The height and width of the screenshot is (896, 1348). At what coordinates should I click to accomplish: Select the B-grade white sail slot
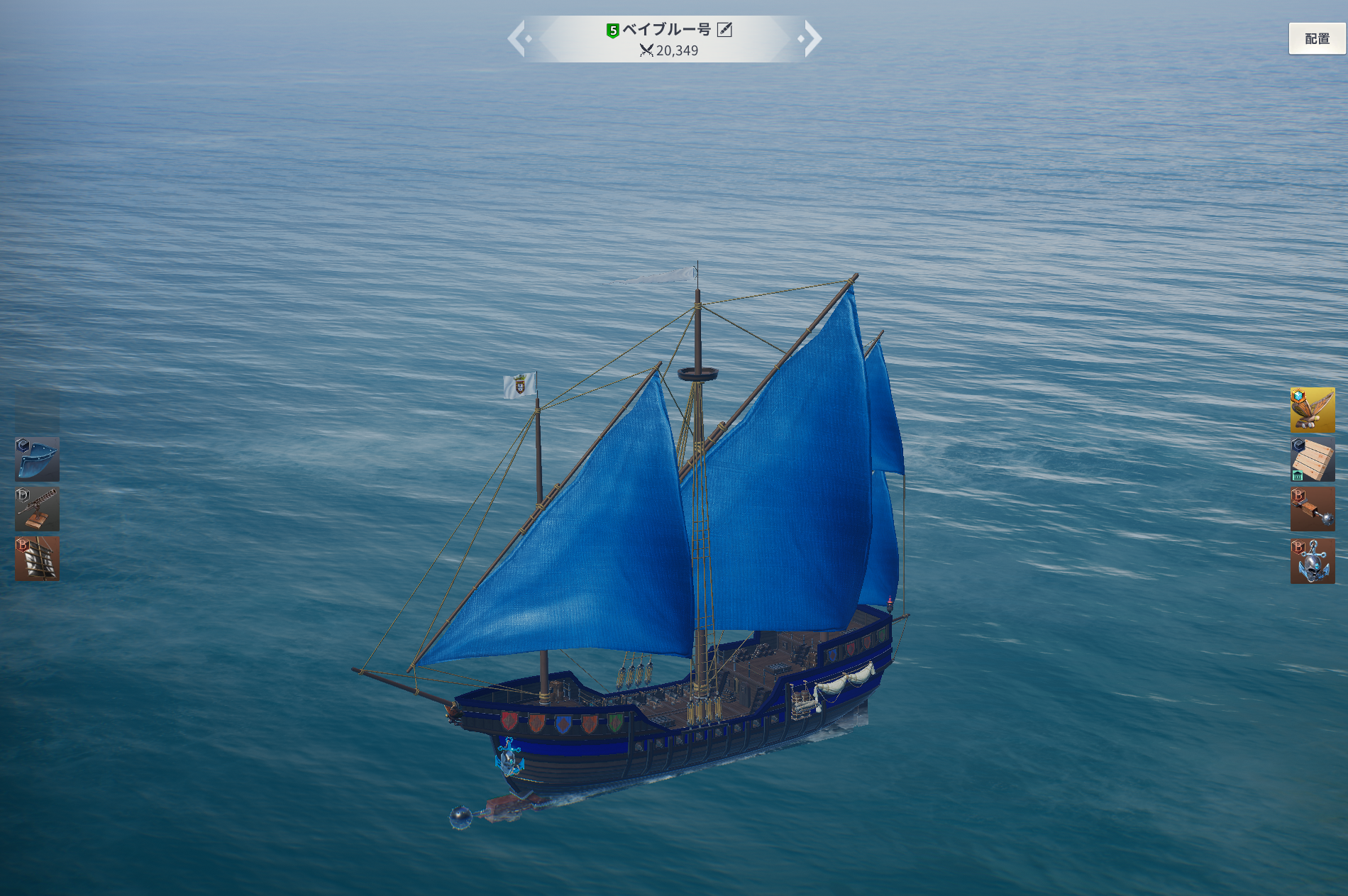[x=37, y=559]
